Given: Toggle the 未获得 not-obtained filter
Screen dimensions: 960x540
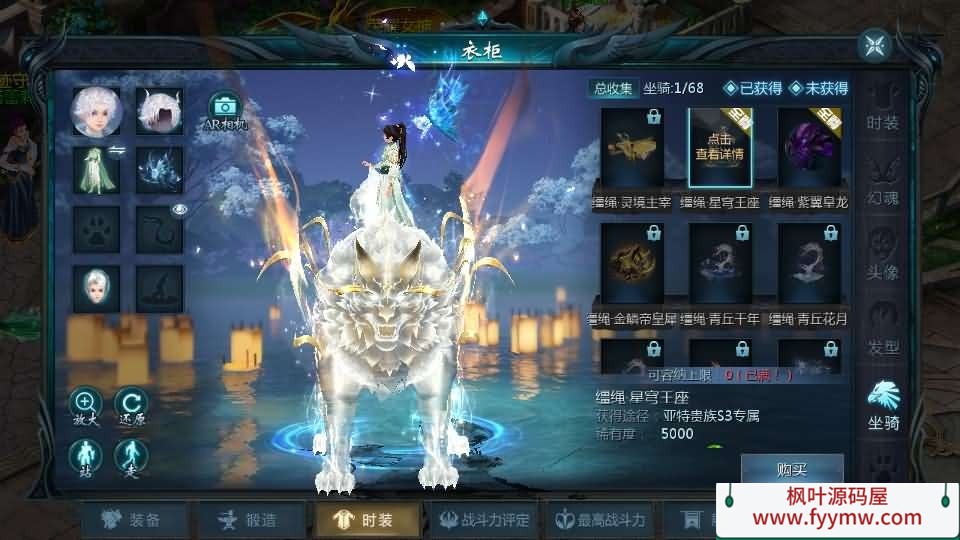Looking at the screenshot, I should coord(818,88).
